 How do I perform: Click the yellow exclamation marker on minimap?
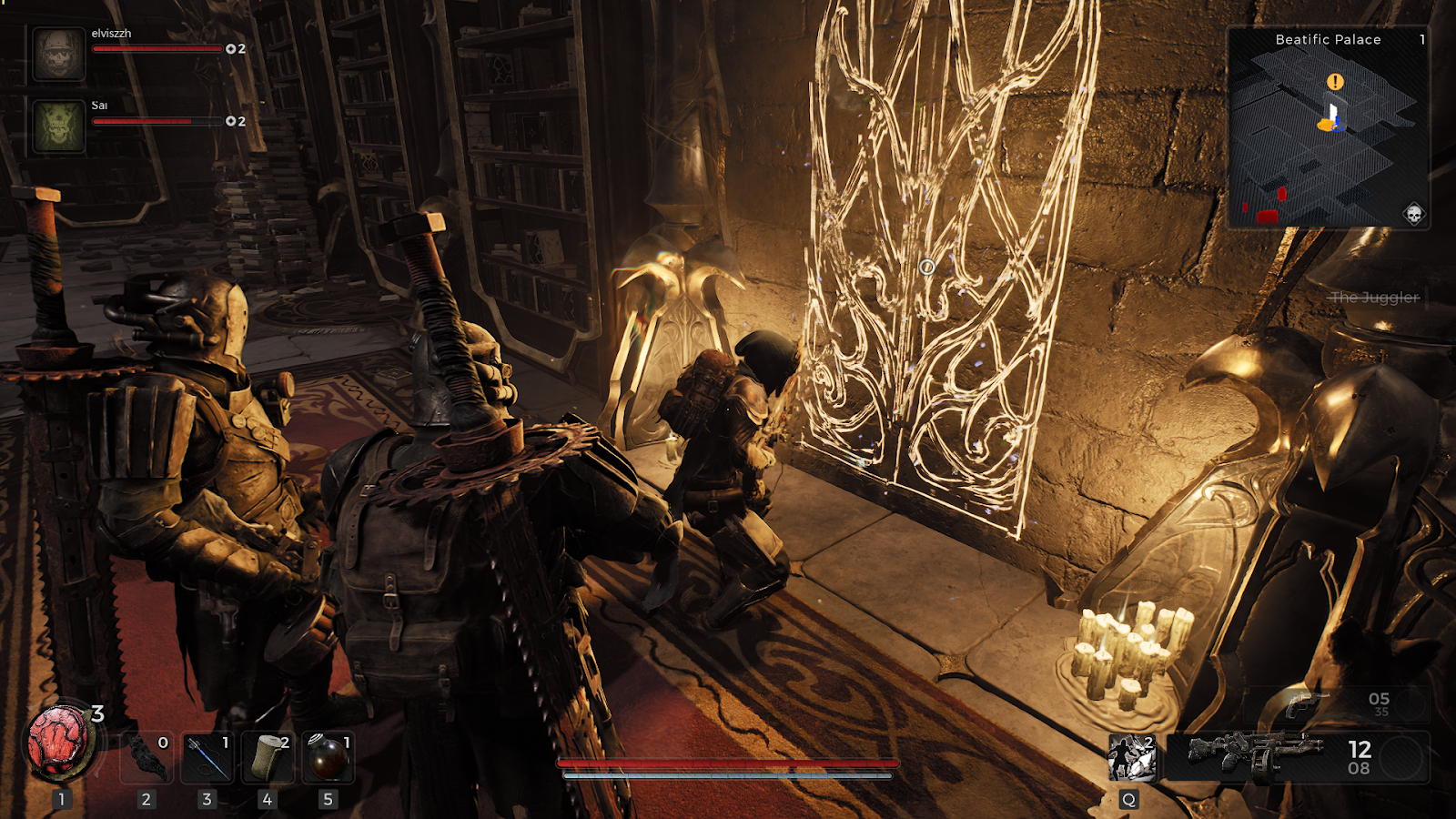point(1335,82)
